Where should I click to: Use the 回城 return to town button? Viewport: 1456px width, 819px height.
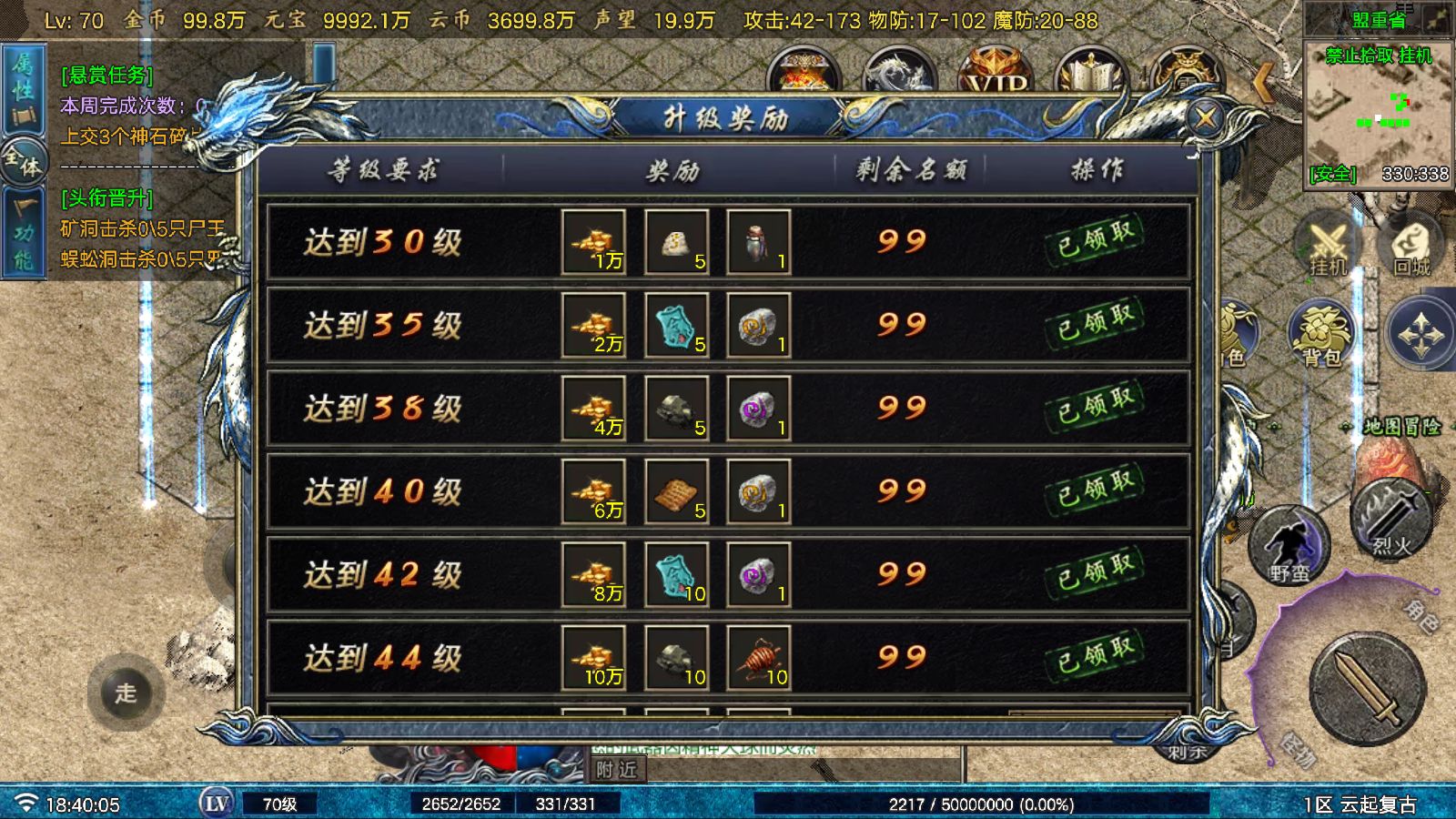click(x=1411, y=246)
